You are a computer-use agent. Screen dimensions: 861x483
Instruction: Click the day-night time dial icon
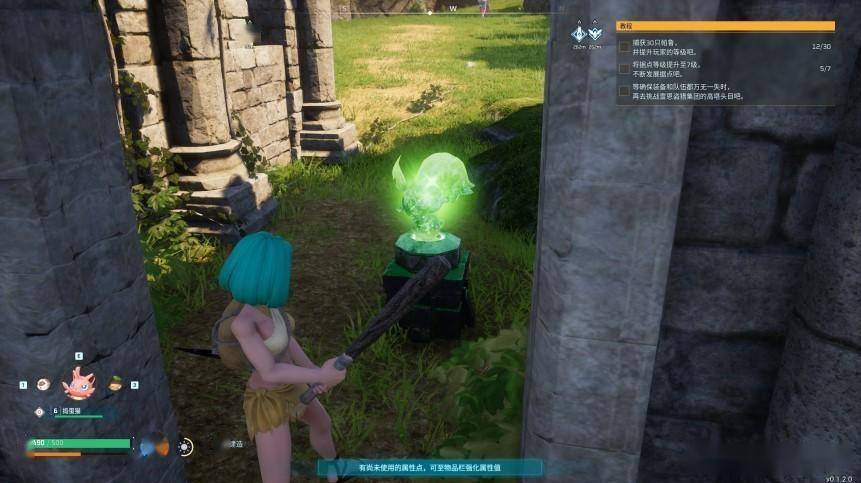pyautogui.click(x=185, y=447)
